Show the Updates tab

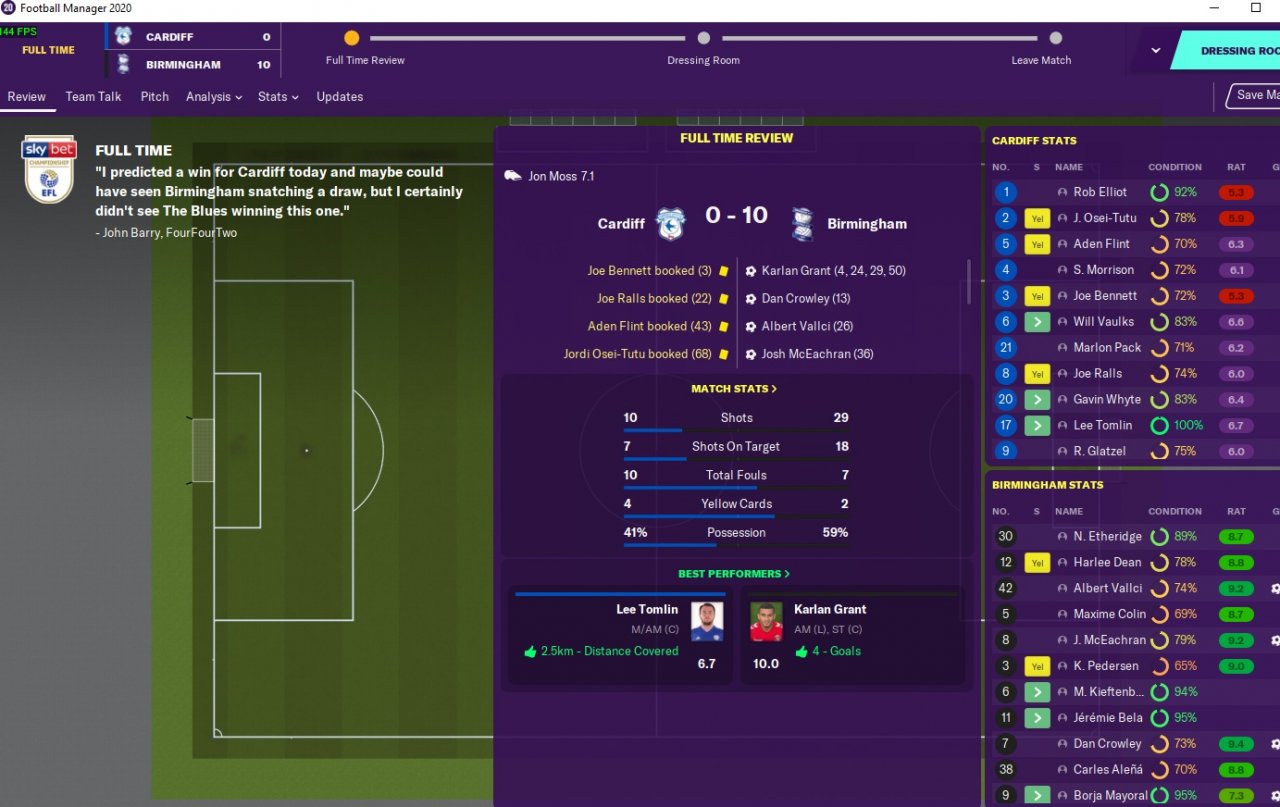tap(339, 97)
